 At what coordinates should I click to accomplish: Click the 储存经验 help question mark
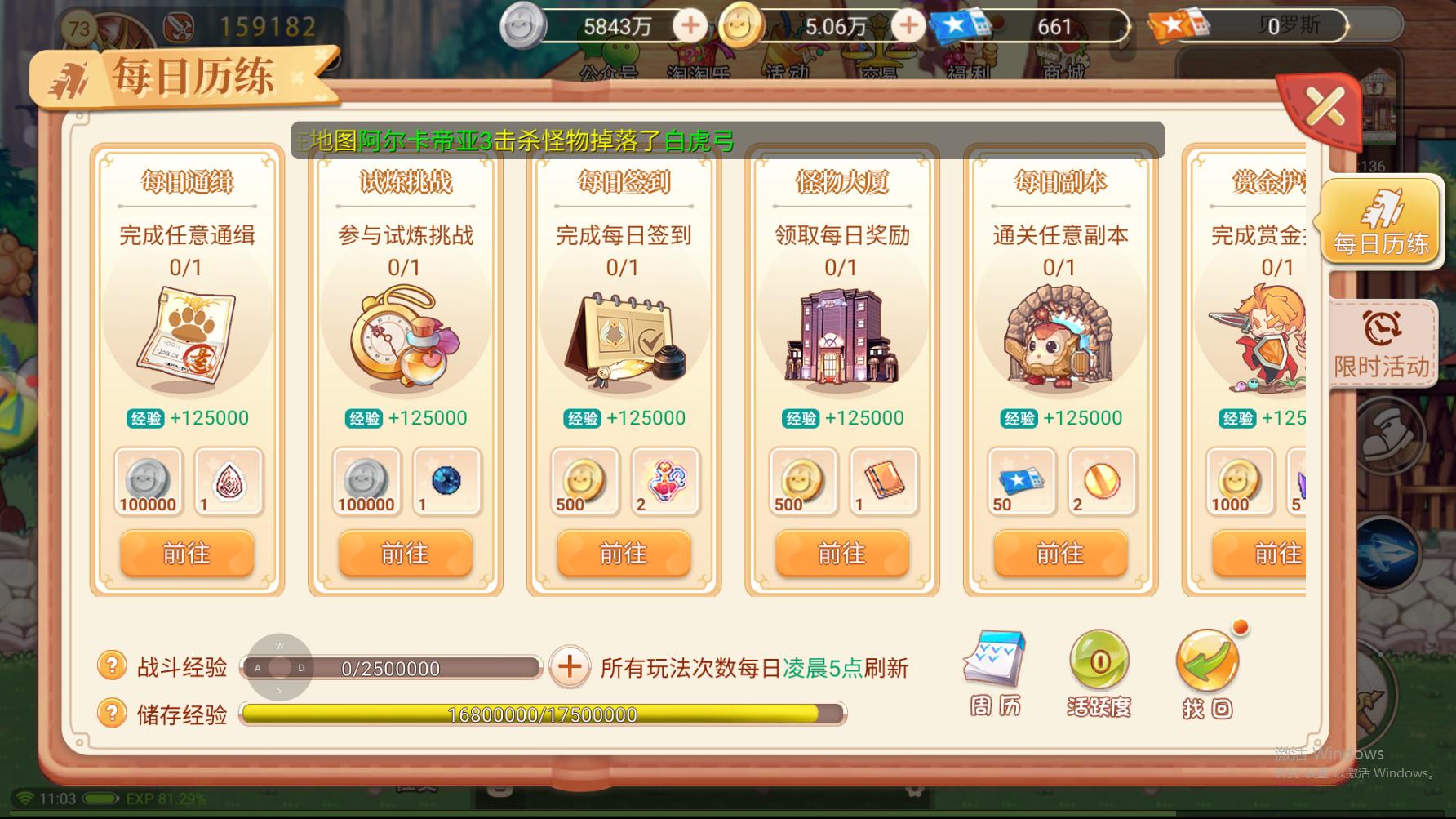coord(113,714)
